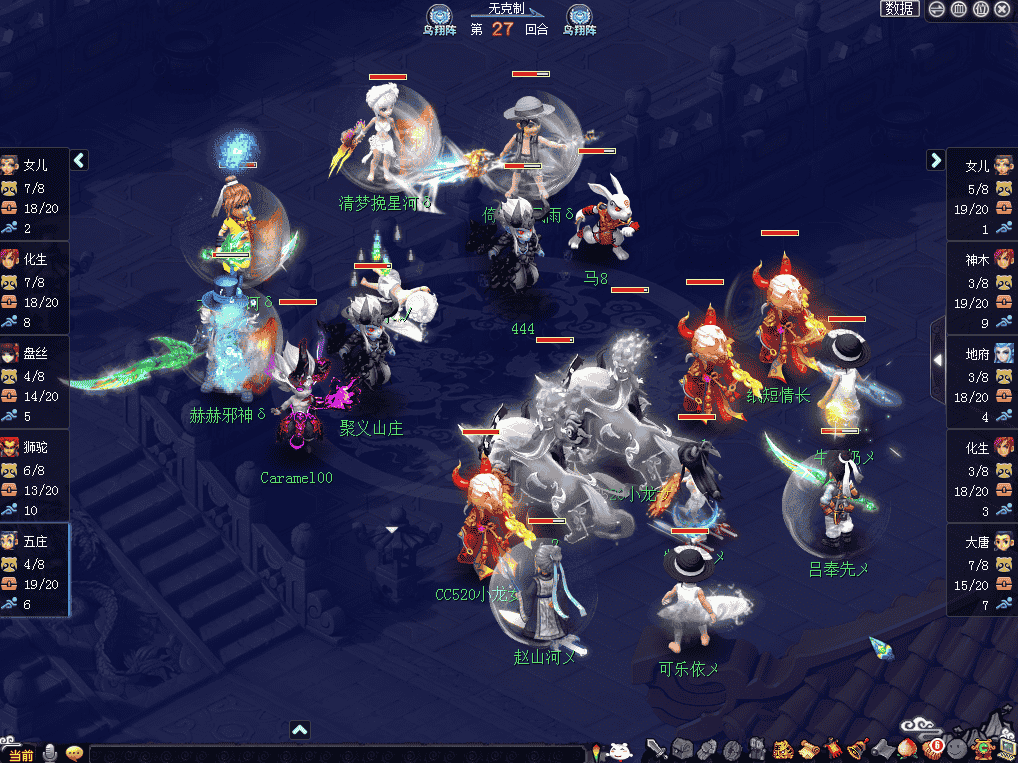
Task: Collapse the left team panel arrow
Action: [79, 160]
